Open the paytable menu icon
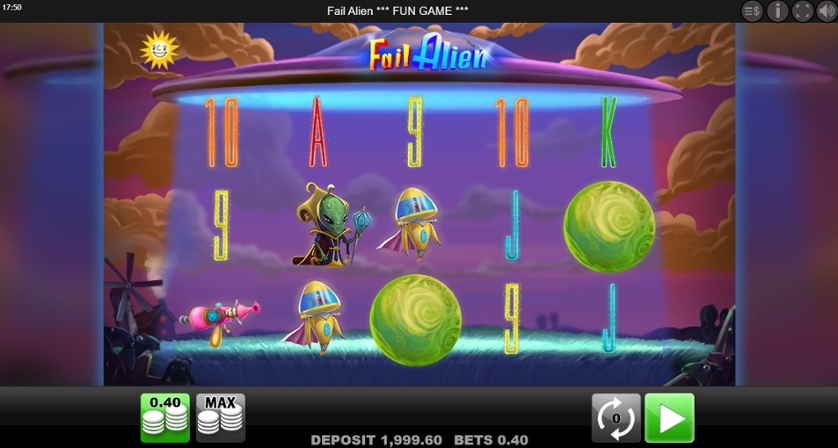Viewport: 838px width, 448px height. [x=752, y=11]
